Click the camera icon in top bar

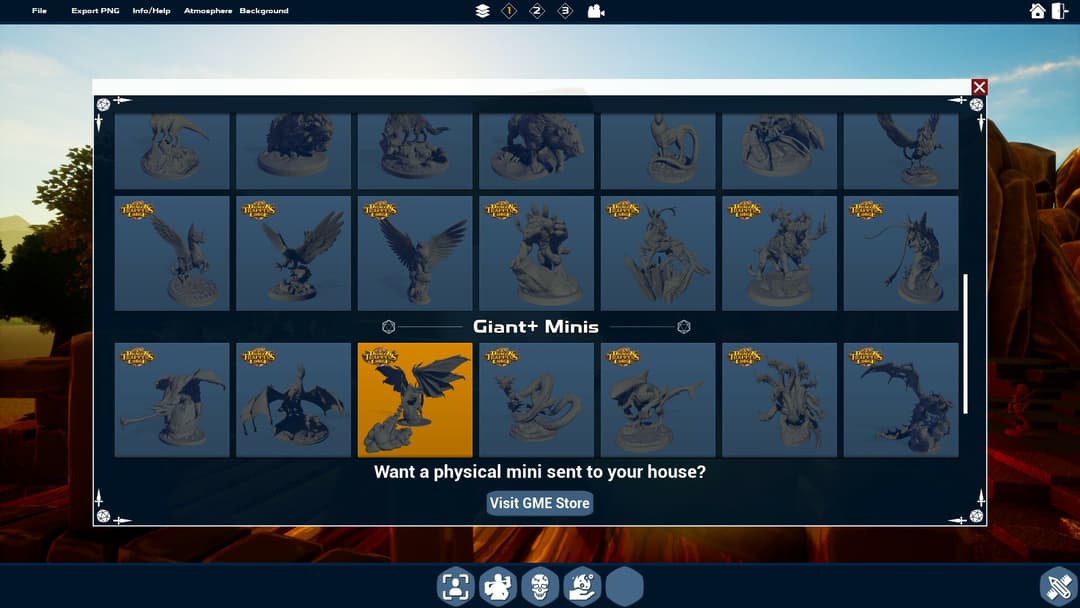point(596,11)
